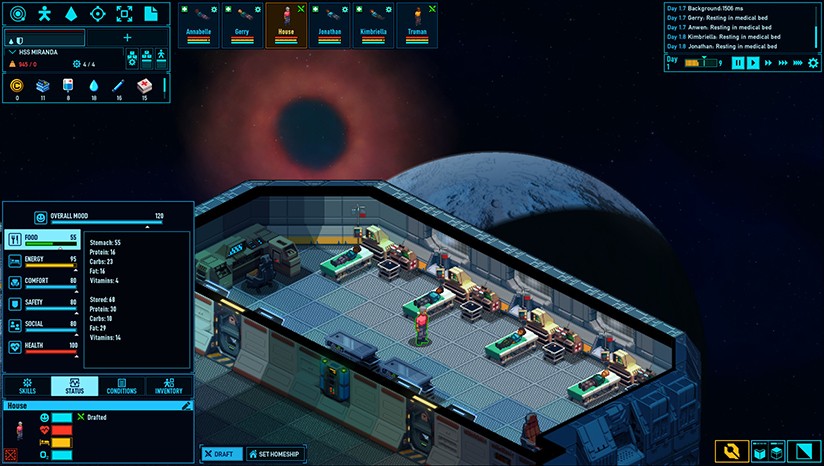Choose Jonathan from the crew bar

(x=330, y=23)
